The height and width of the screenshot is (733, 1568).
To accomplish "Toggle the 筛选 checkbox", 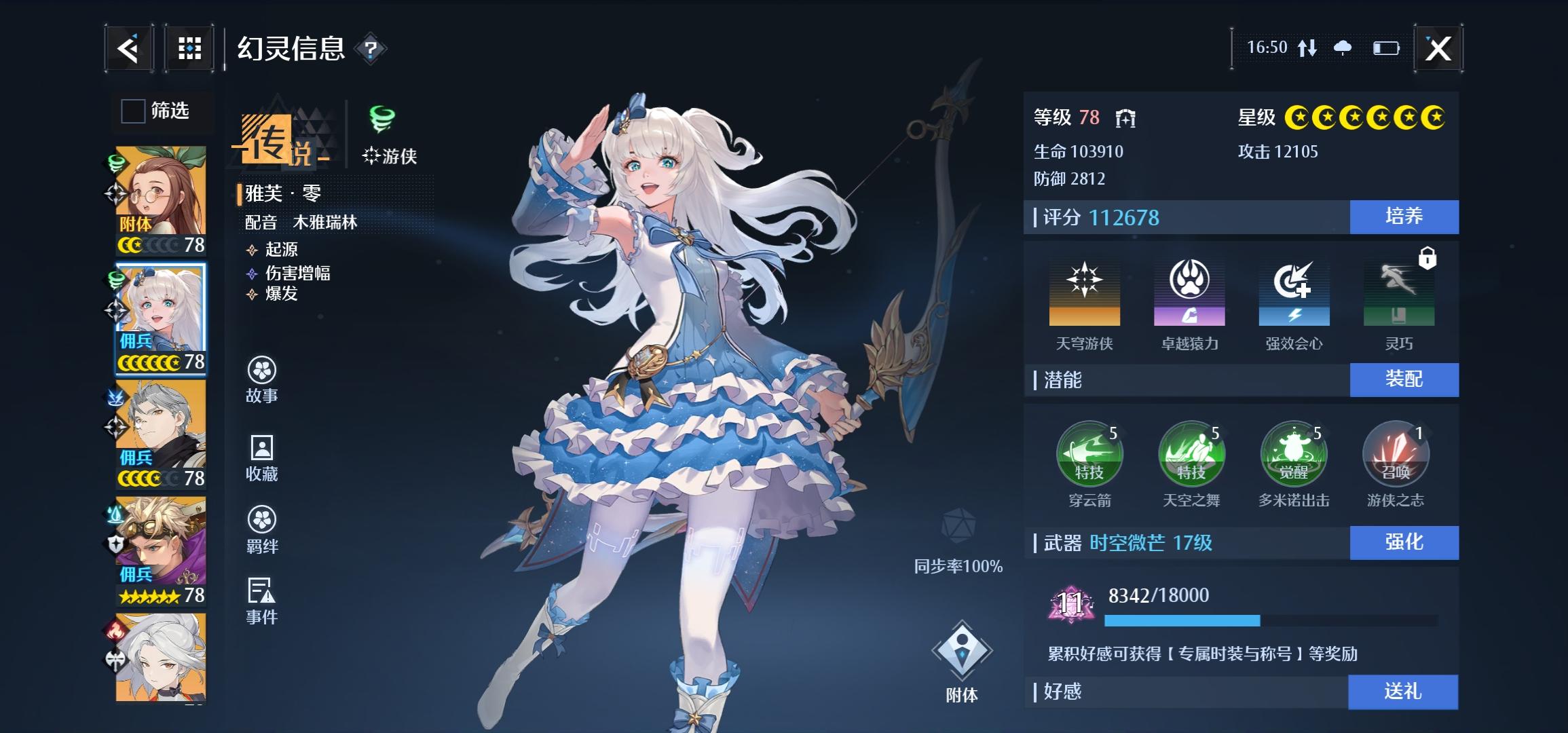I will pos(133,111).
